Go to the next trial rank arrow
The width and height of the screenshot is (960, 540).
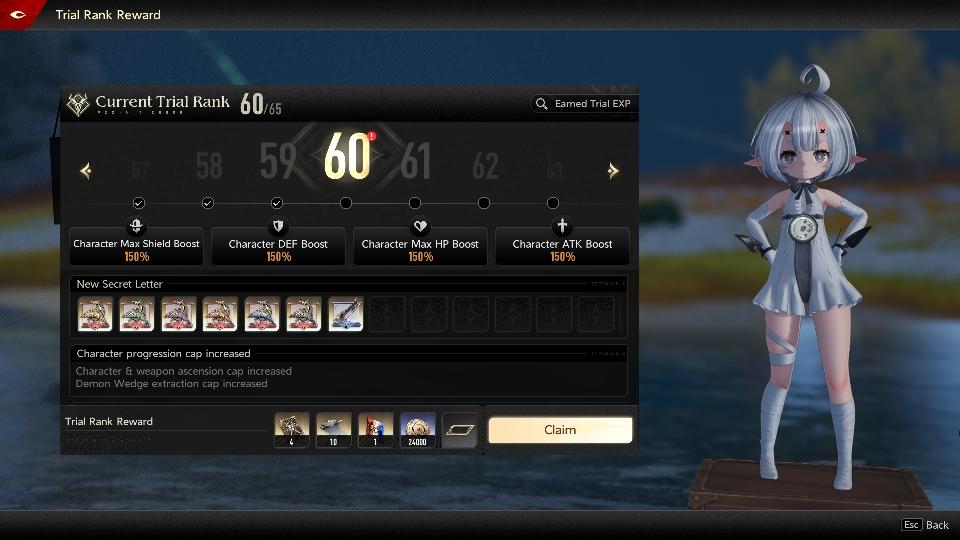click(x=613, y=171)
